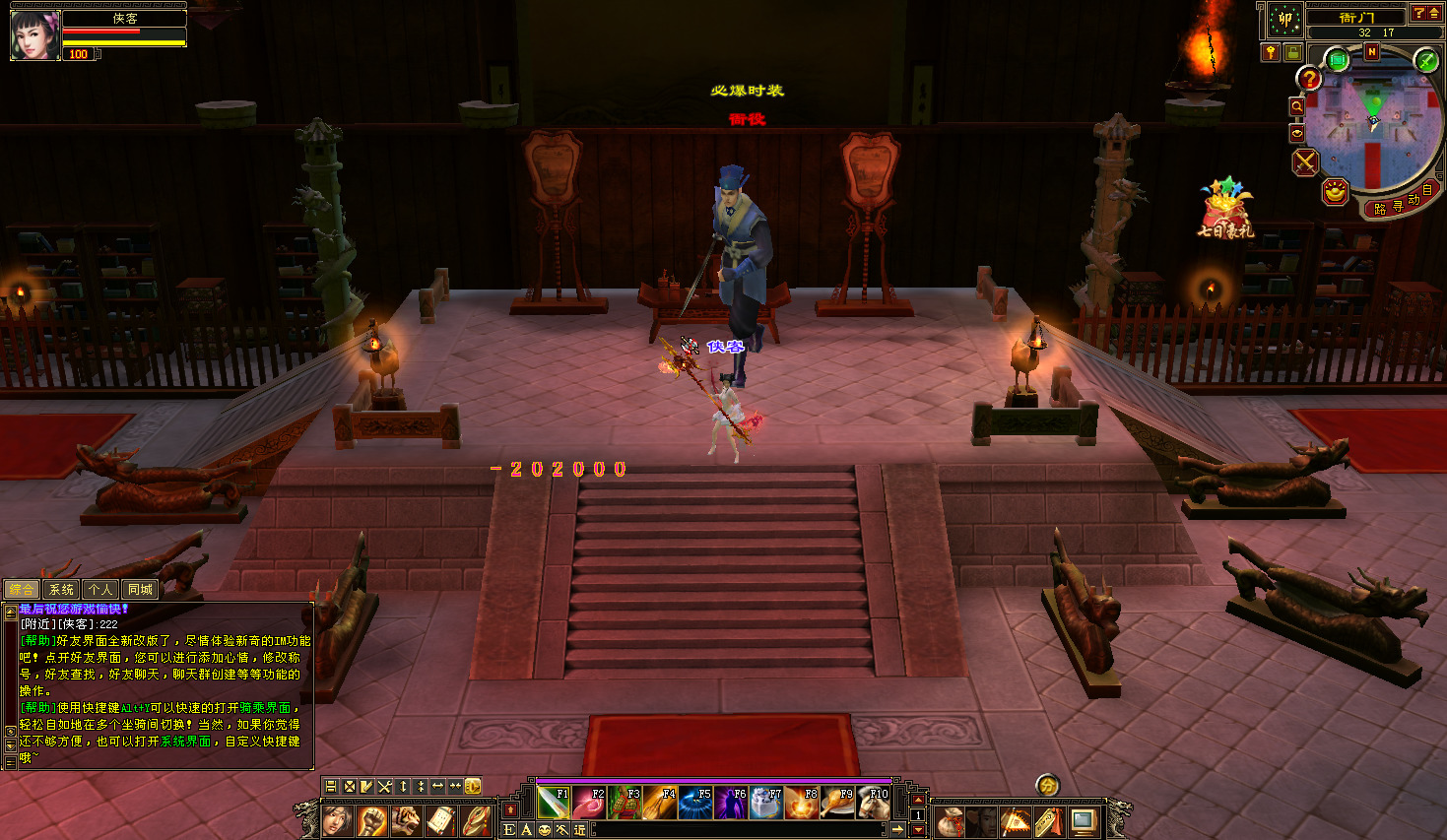Click the 自动寻路 auto-pathfinding button

tap(1403, 204)
